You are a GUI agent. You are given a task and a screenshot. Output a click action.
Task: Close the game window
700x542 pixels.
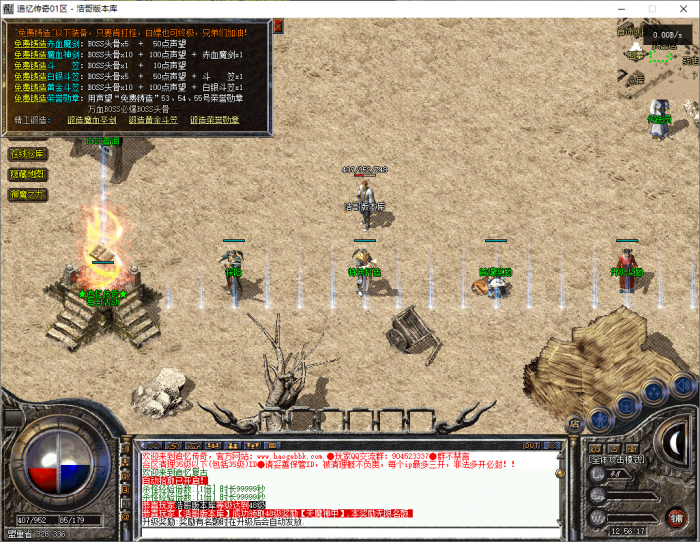coord(685,8)
